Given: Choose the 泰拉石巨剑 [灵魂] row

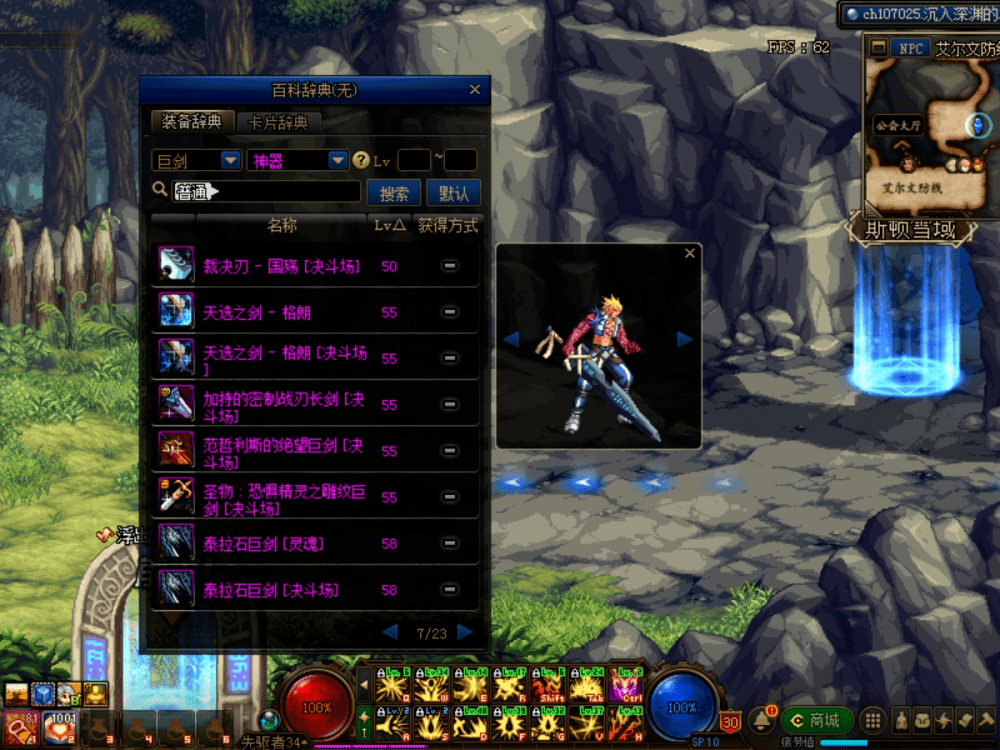Looking at the screenshot, I should coord(264,544).
